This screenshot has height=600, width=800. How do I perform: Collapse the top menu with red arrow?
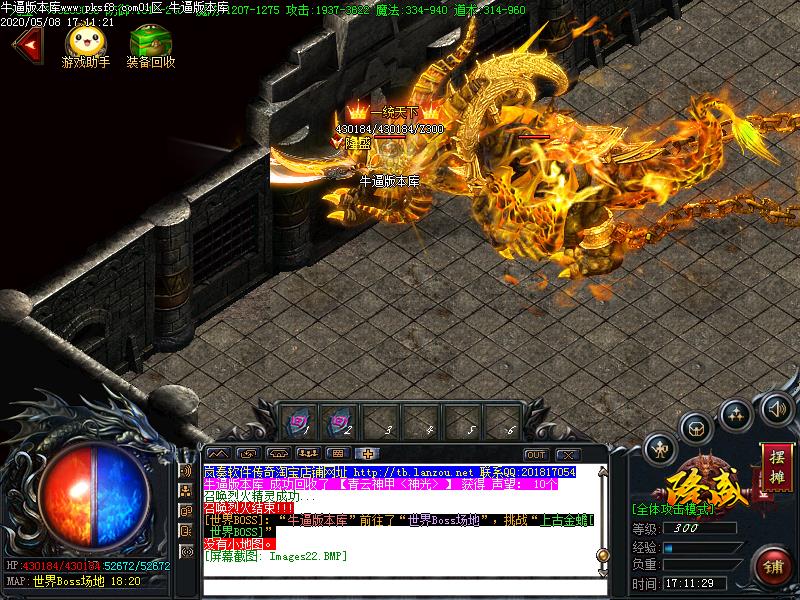[x=27, y=45]
